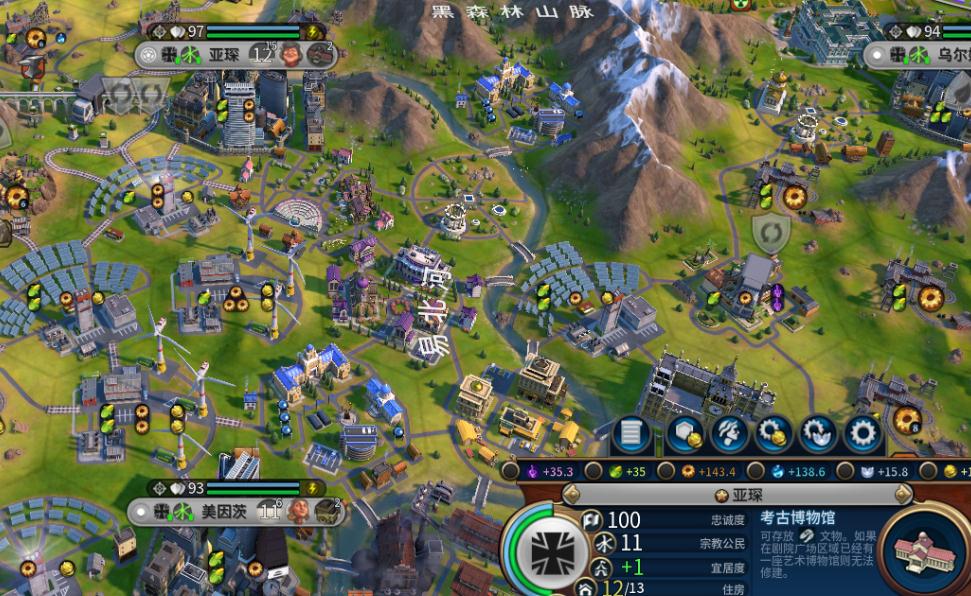Click the purchase item with gold gear button

pyautogui.click(x=773, y=434)
